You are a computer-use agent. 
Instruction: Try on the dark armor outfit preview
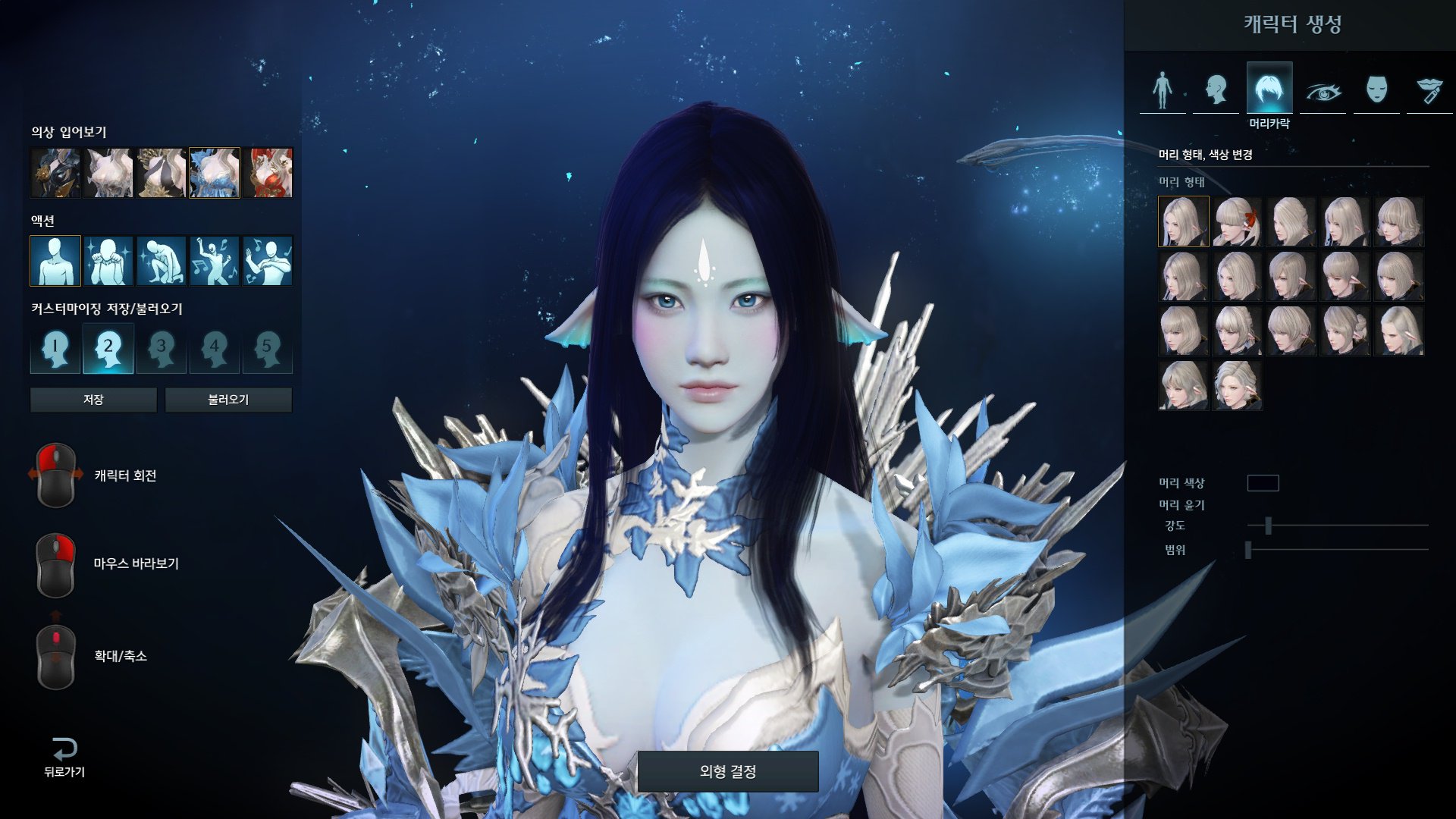(55, 173)
